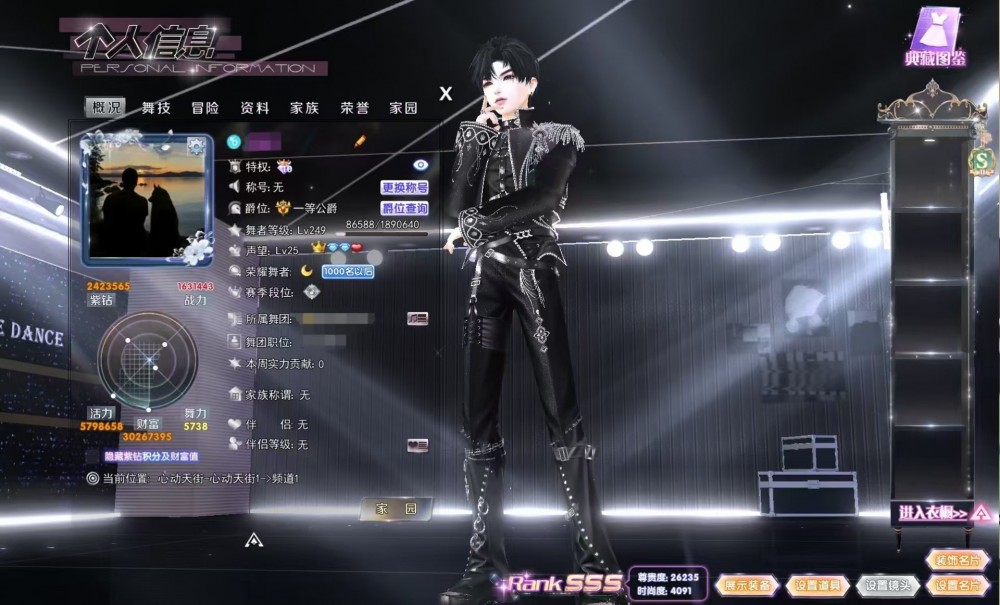Image resolution: width=1000 pixels, height=605 pixels.
Task: Open 设置道具 item settings
Action: coord(817,585)
